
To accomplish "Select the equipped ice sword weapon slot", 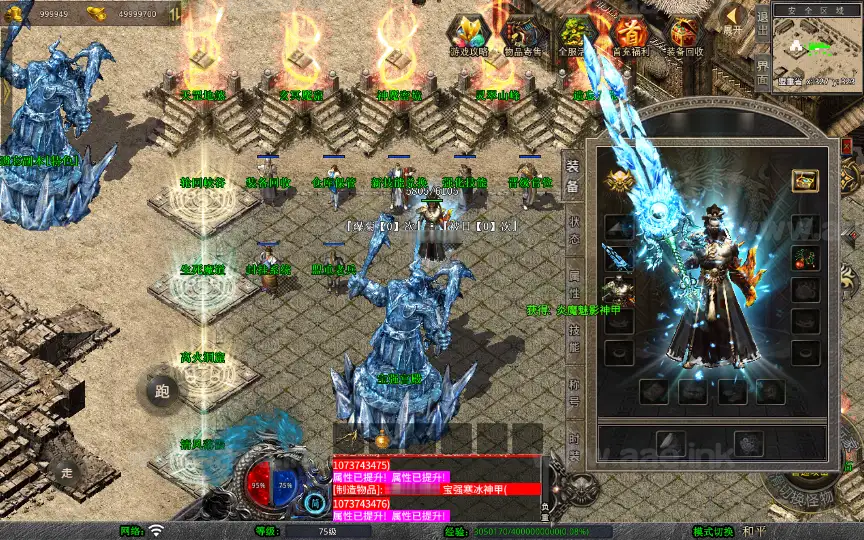I will tap(618, 257).
